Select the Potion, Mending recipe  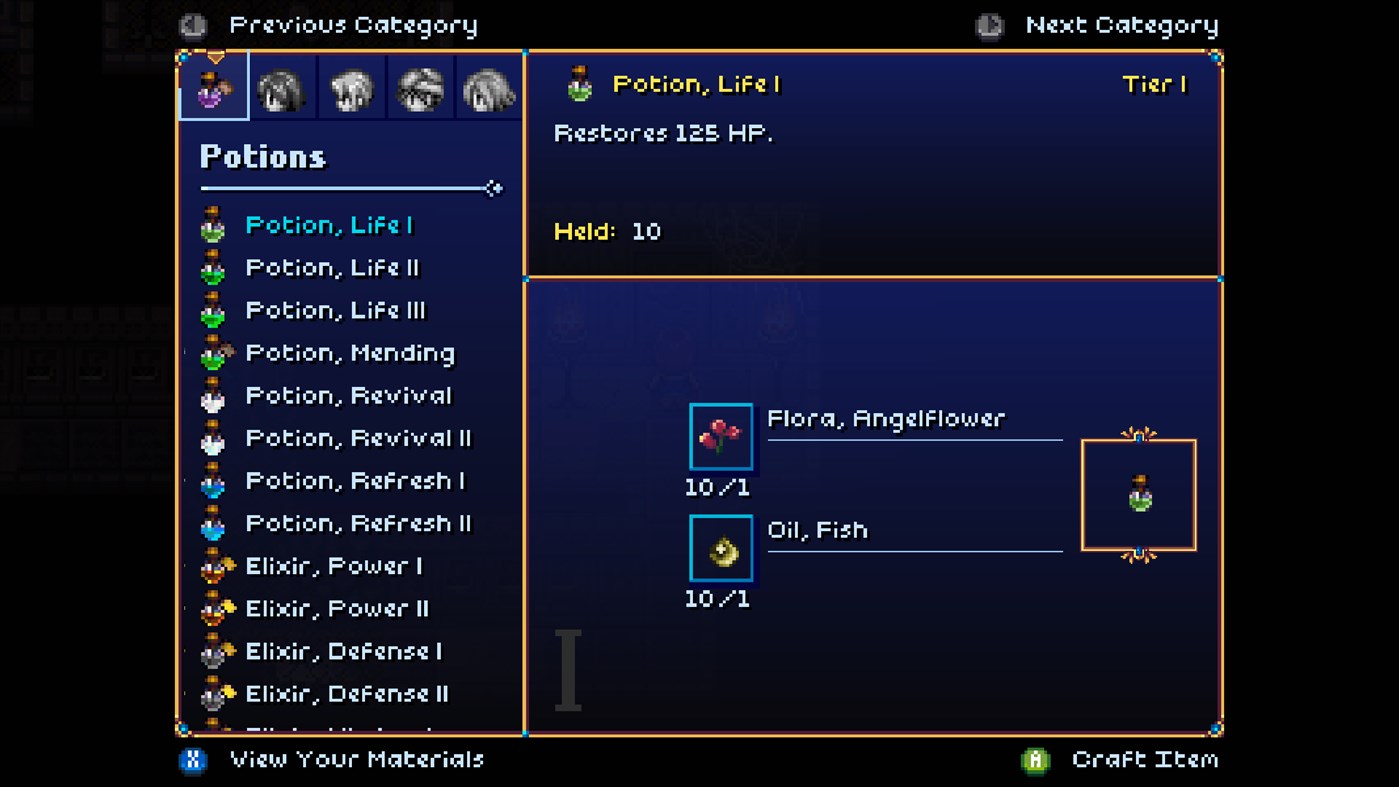pos(350,353)
